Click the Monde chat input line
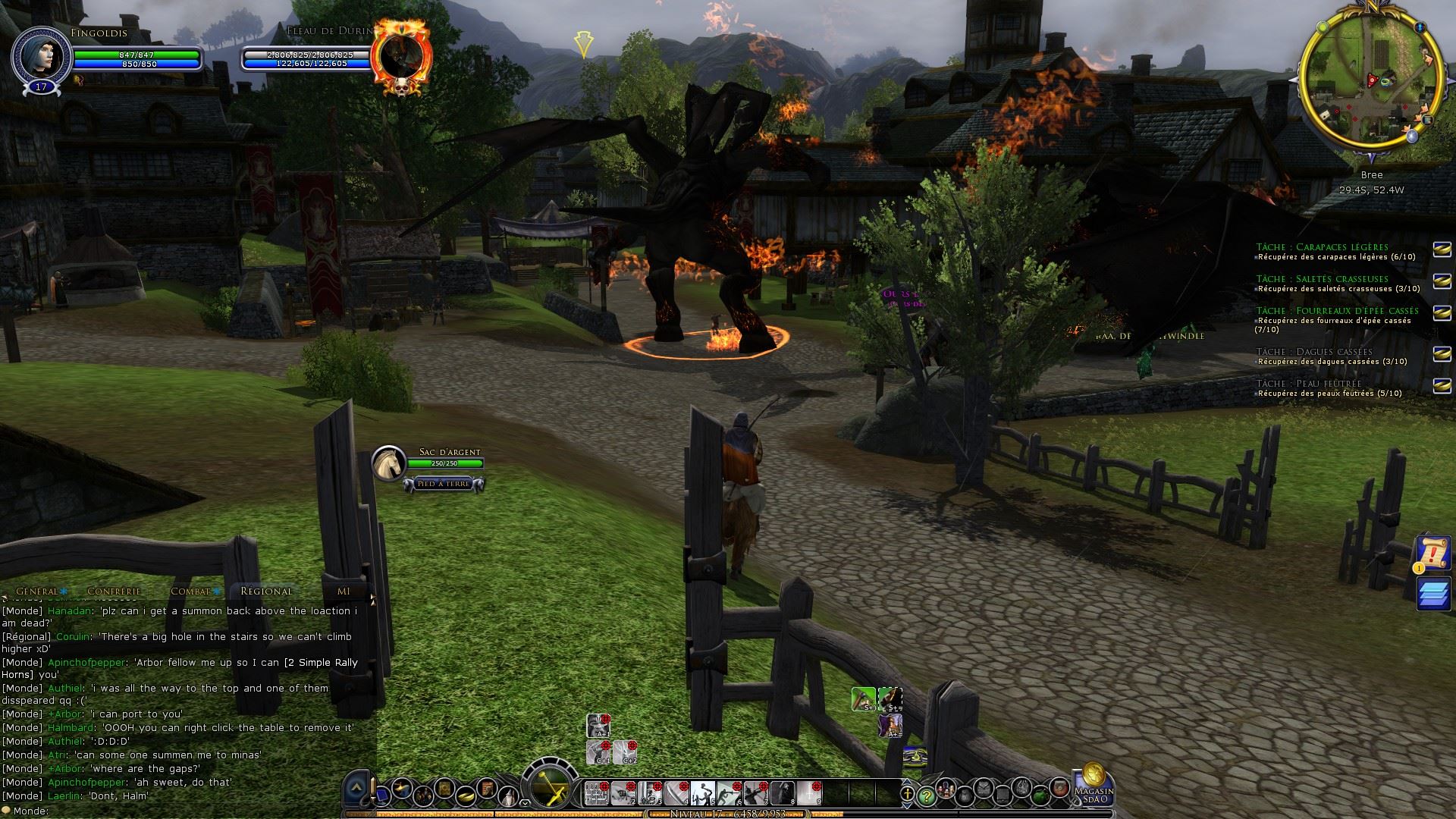1456x819 pixels. coord(190,811)
